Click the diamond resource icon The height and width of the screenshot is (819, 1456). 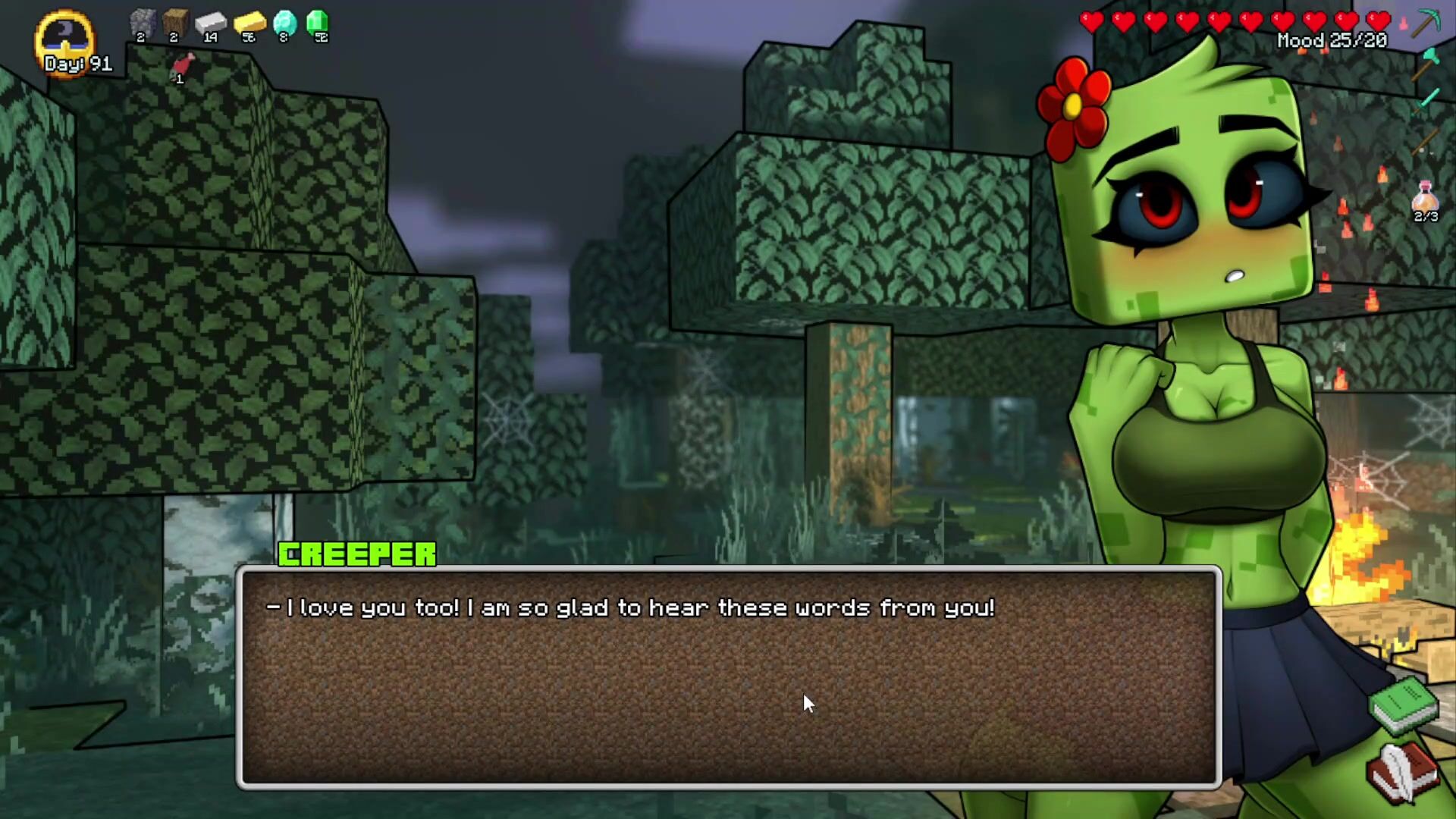pyautogui.click(x=284, y=23)
